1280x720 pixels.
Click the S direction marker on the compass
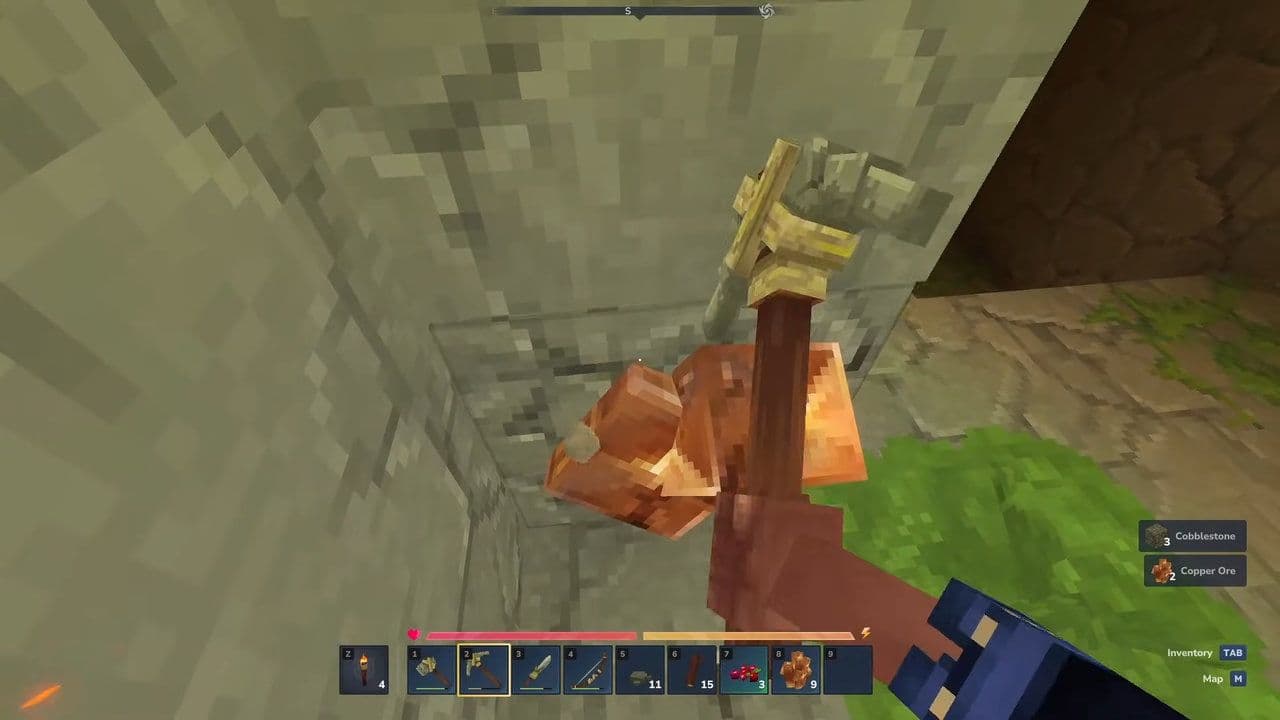coord(628,11)
